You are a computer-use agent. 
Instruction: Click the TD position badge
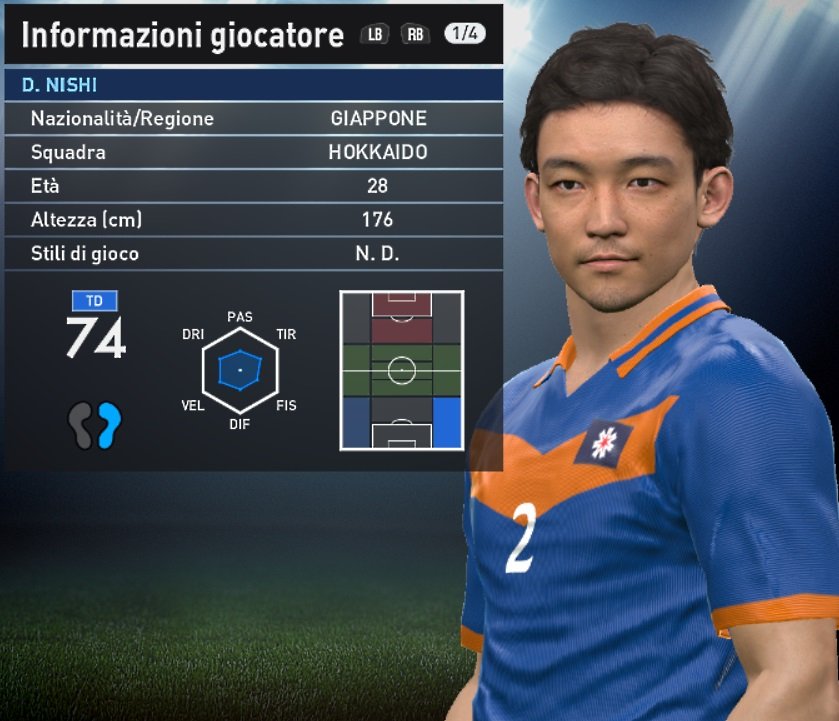95,300
